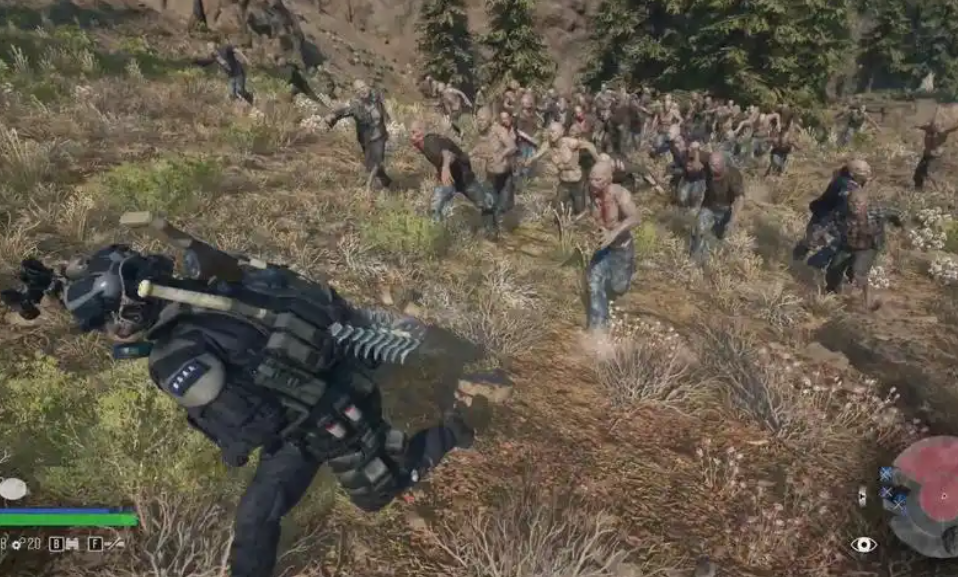This screenshot has height=577, width=958.
Task: Select the gear scrap icon
Action: (17, 544)
